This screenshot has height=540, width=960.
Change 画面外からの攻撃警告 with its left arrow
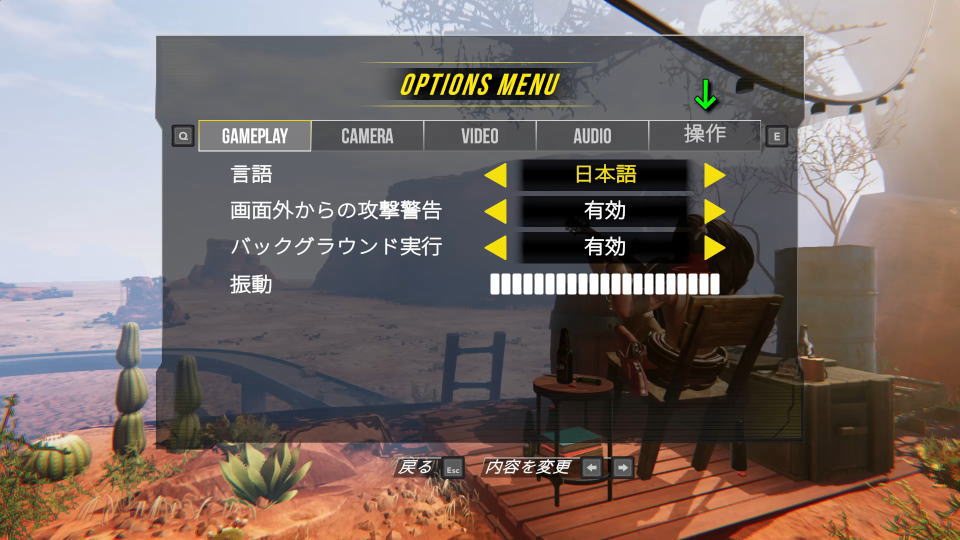point(495,211)
